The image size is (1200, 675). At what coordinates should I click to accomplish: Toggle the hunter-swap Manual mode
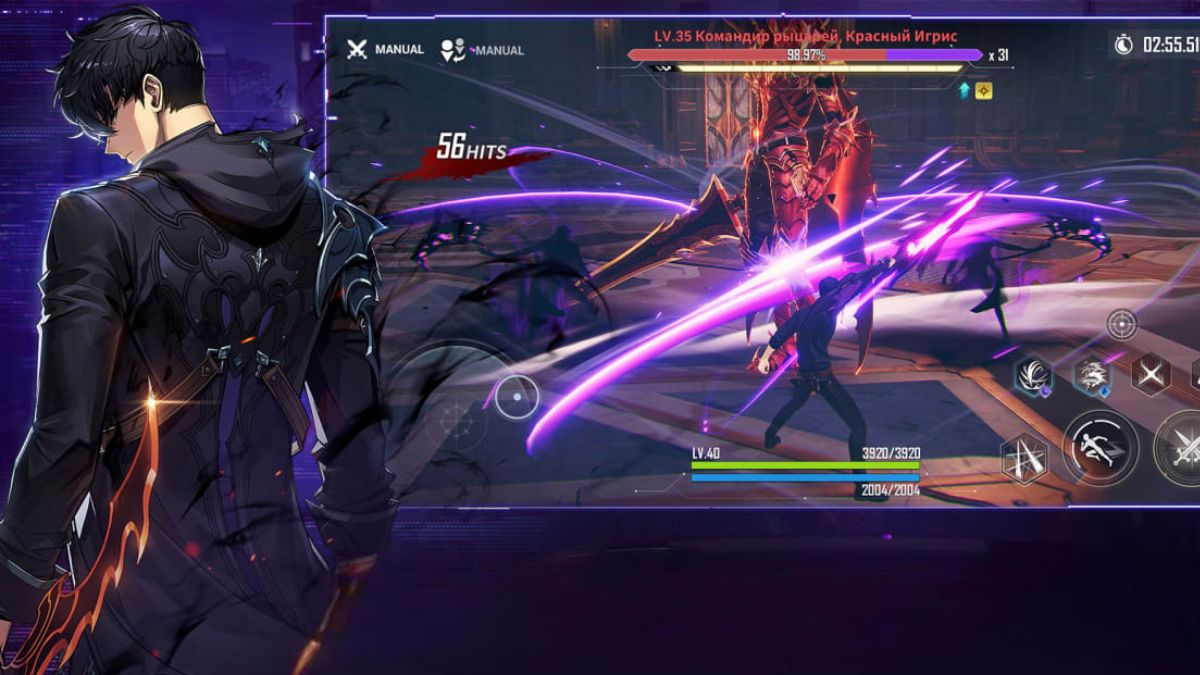482,50
